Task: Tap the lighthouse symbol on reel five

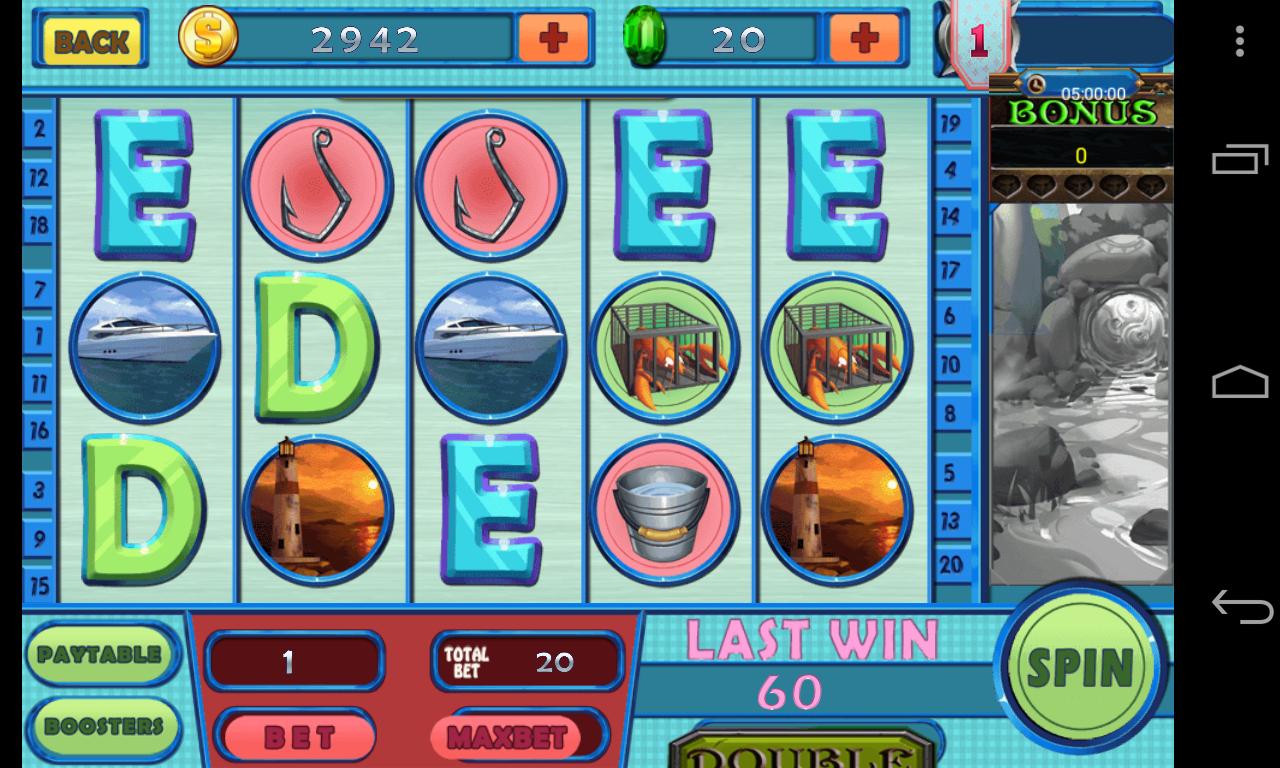Action: click(838, 510)
